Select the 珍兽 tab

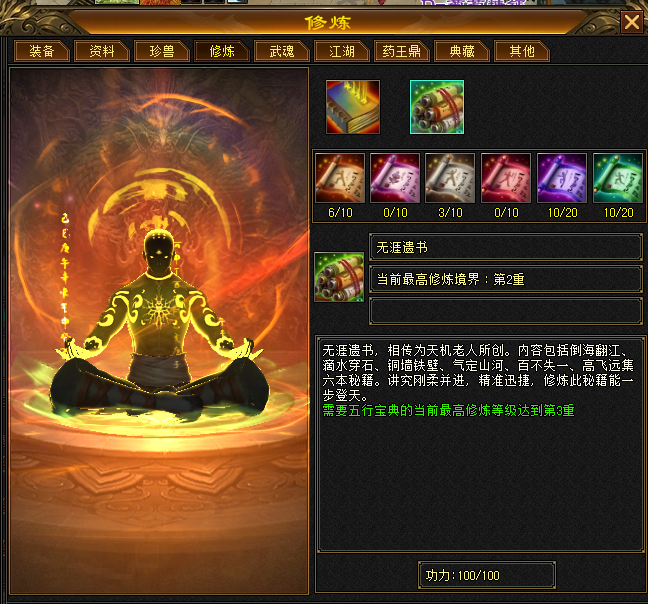pos(162,51)
